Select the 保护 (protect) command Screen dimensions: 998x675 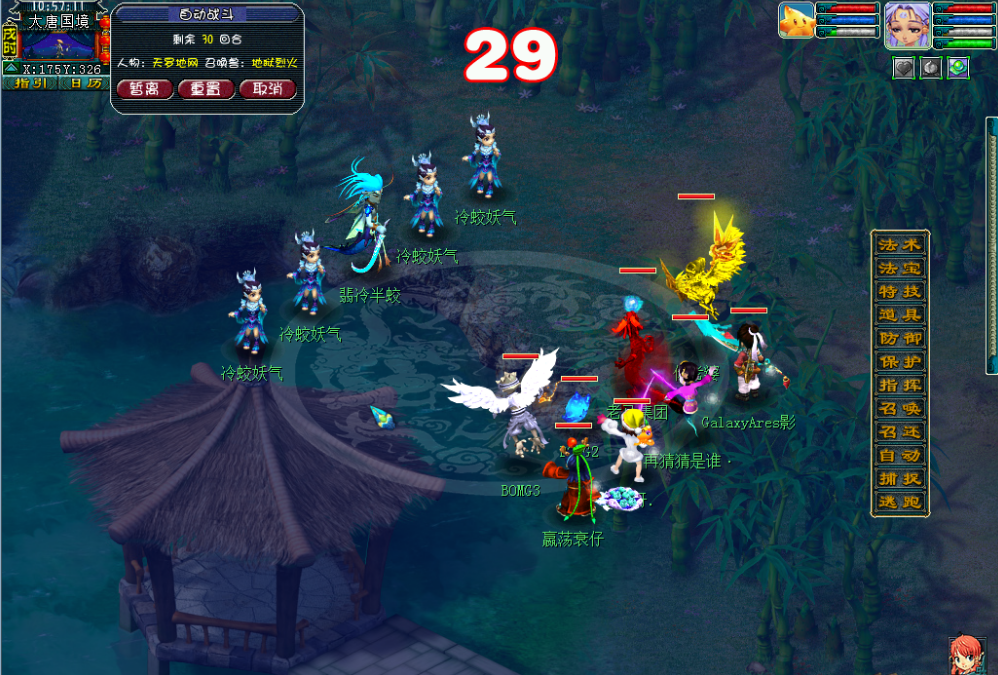pos(901,362)
